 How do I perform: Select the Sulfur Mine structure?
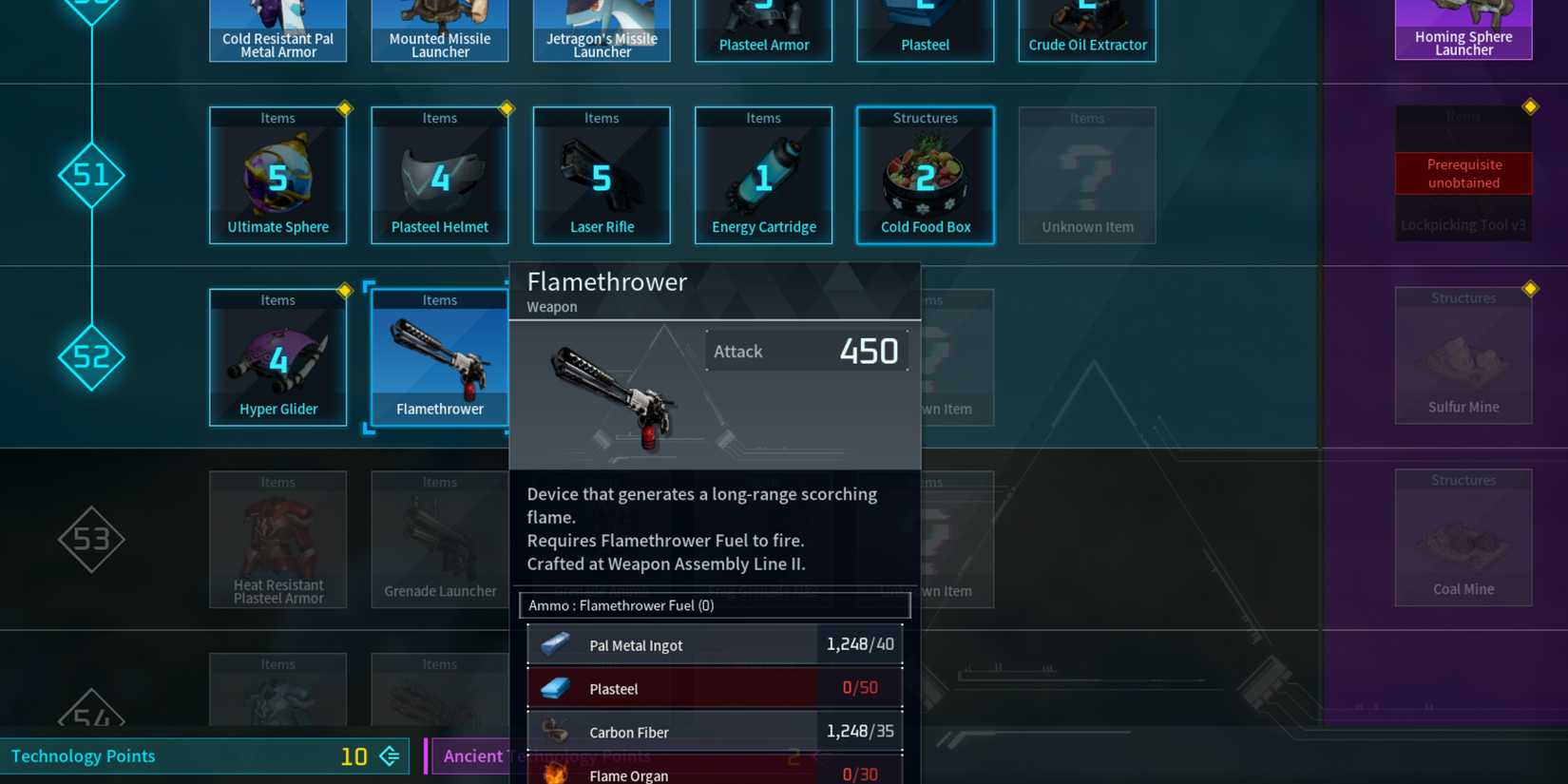pyautogui.click(x=1463, y=354)
